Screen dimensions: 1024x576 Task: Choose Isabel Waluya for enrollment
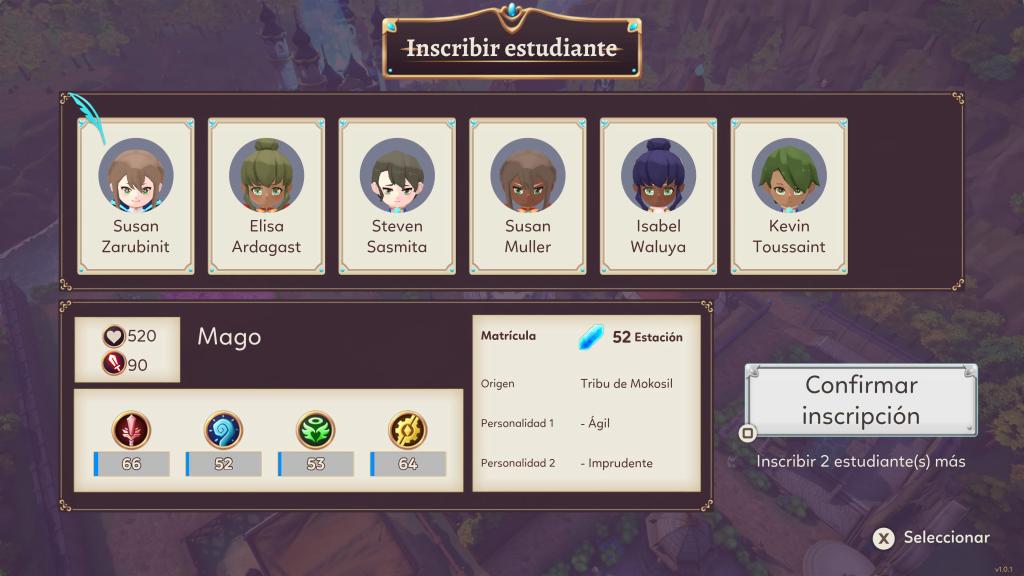658,196
